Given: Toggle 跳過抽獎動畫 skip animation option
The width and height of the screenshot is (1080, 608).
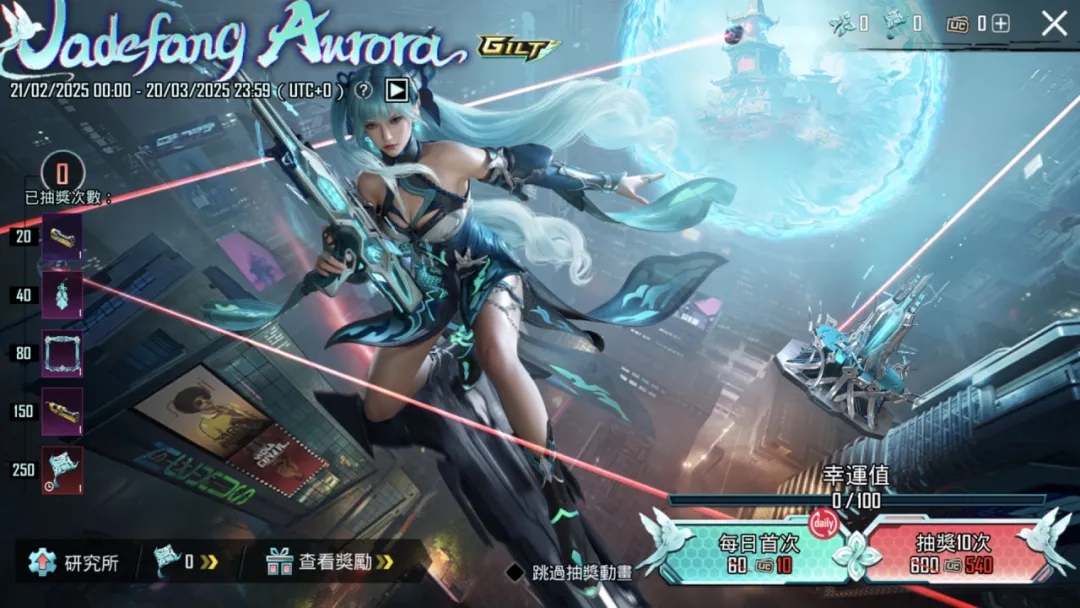Looking at the screenshot, I should coord(515,572).
